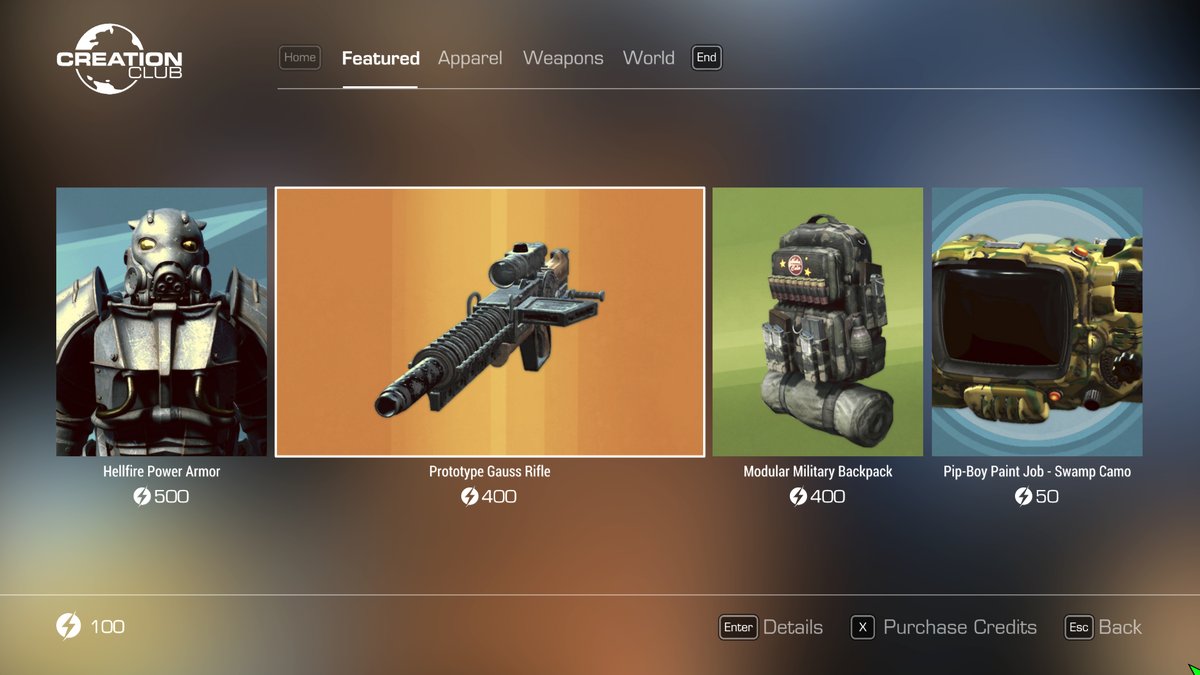Pick the Modular Military Backpack tile
This screenshot has height=675, width=1200.
817,322
